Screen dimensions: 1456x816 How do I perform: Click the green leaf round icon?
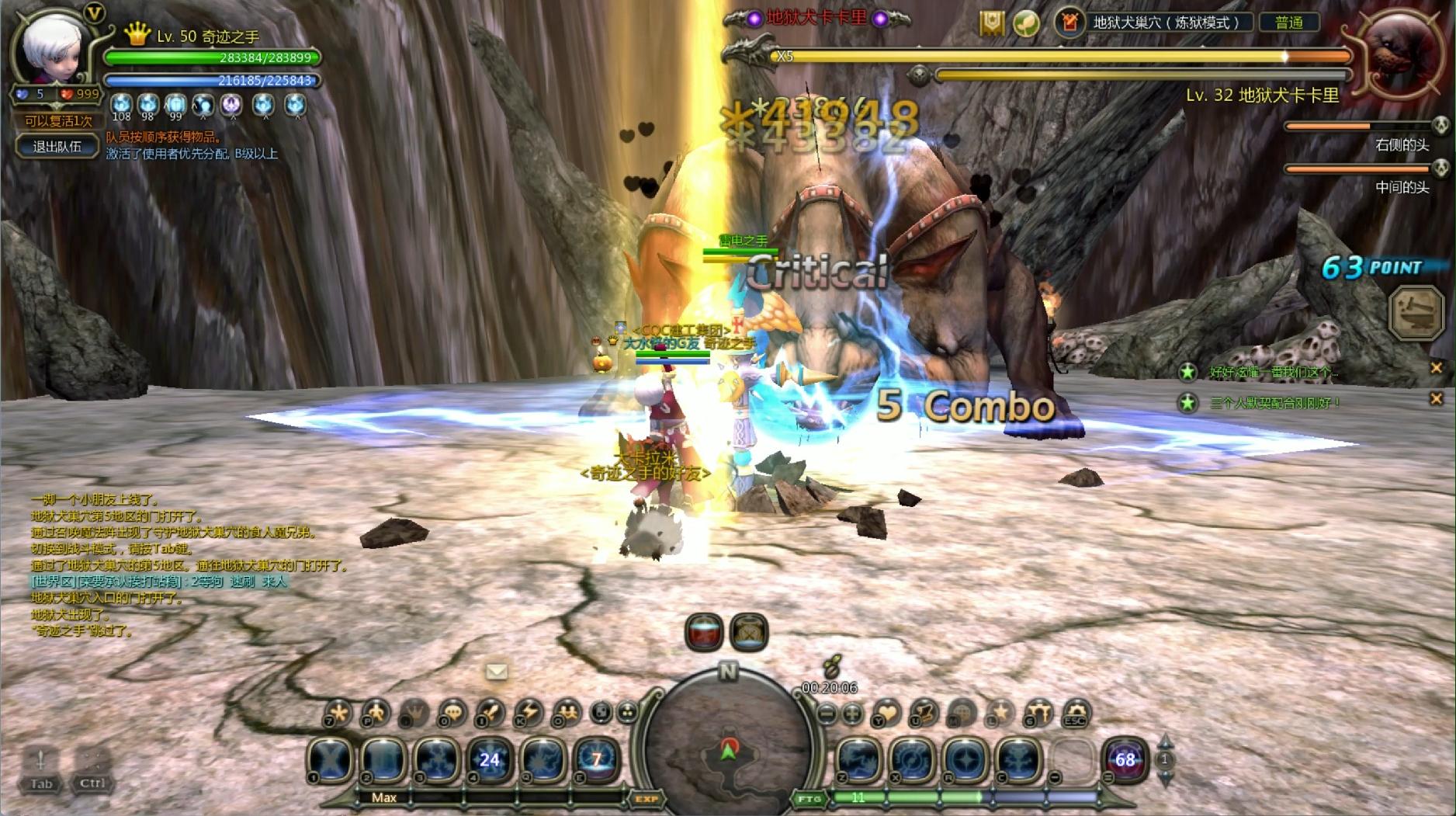tap(1026, 23)
